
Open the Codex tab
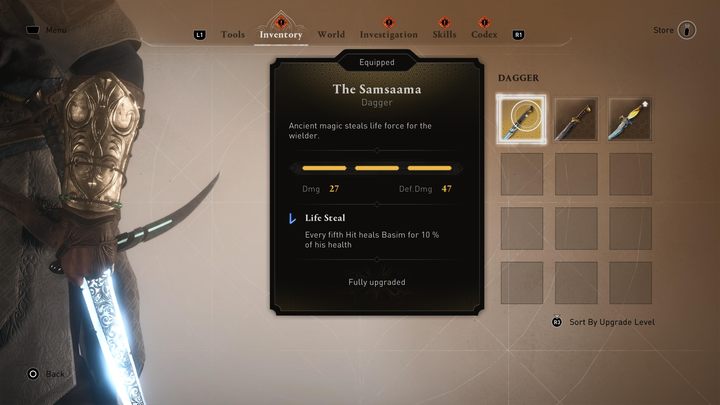point(485,35)
